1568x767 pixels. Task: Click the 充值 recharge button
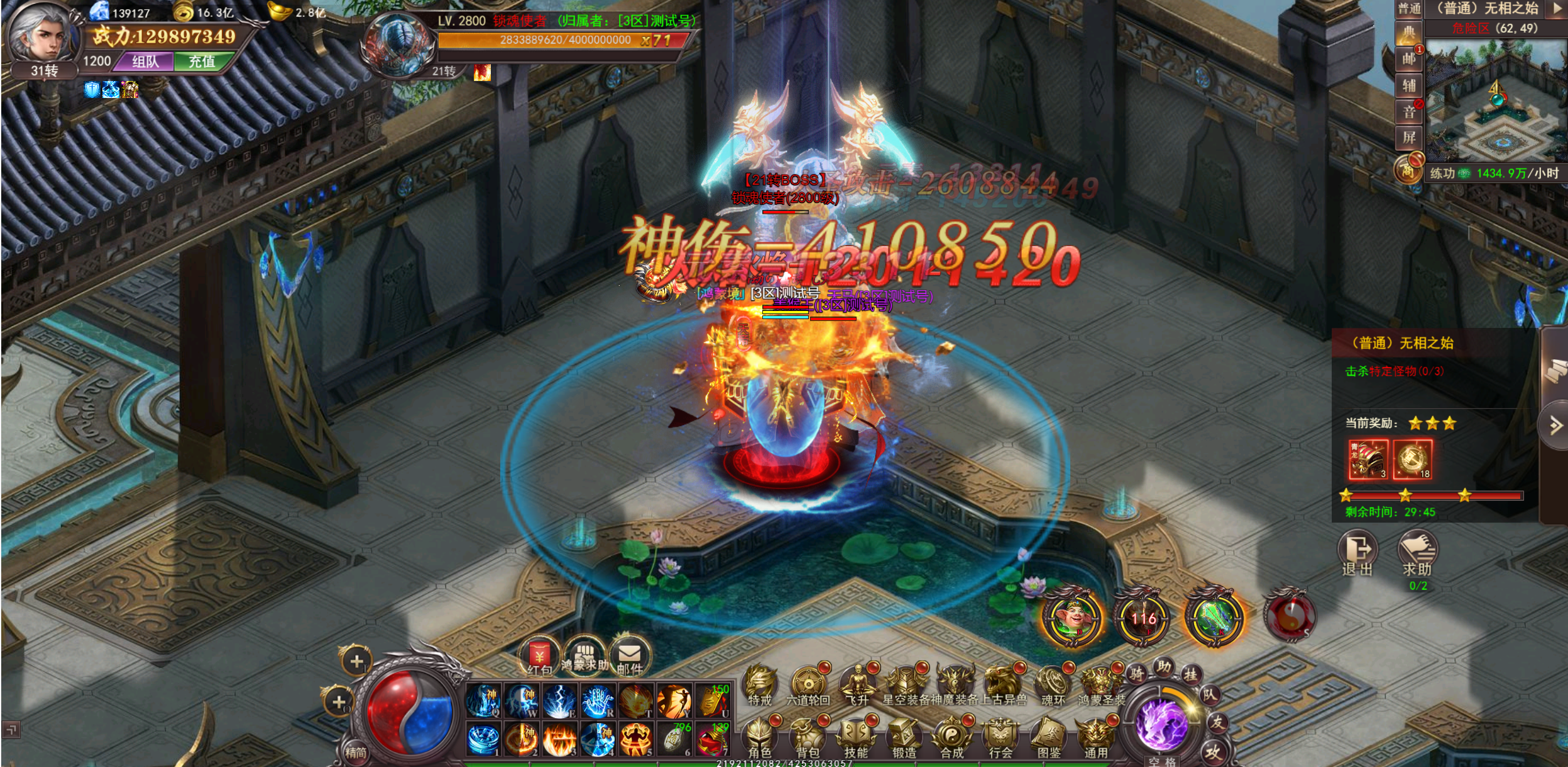(202, 62)
